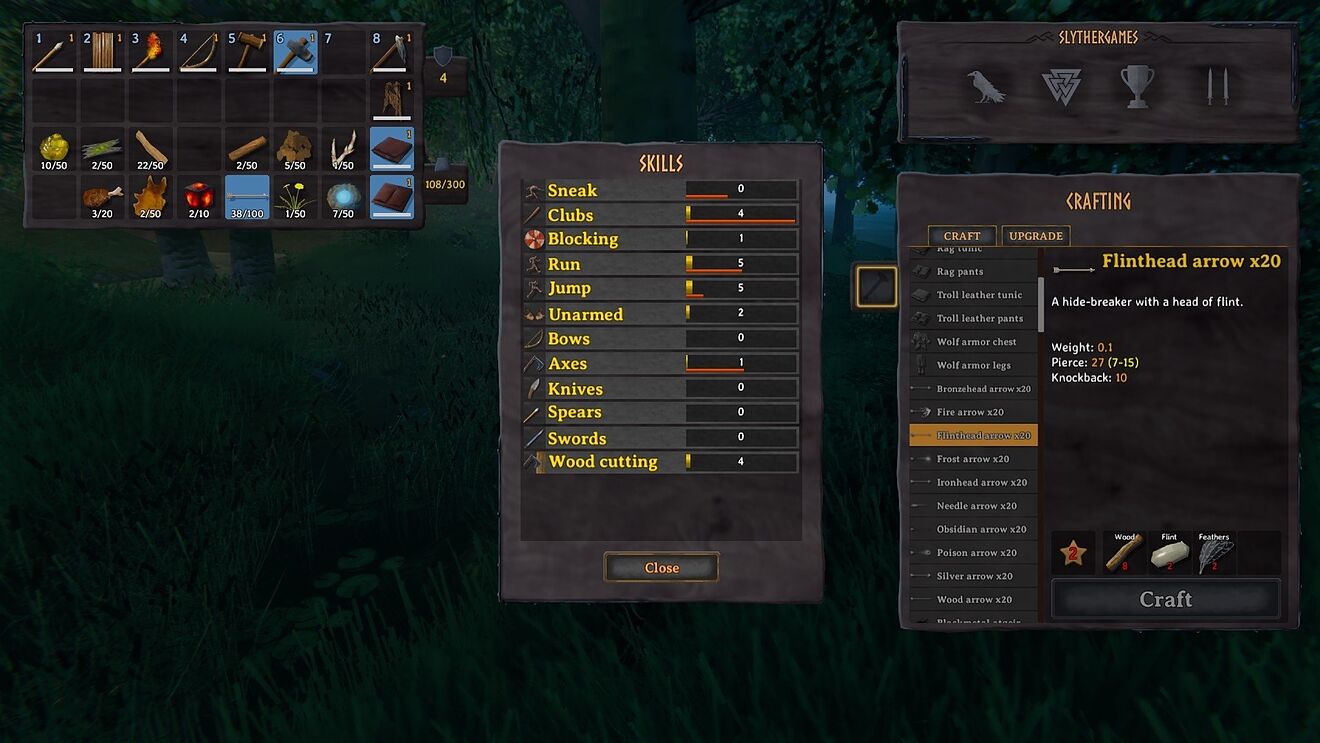Close the Skills panel
This screenshot has width=1320, height=743.
pyautogui.click(x=661, y=567)
